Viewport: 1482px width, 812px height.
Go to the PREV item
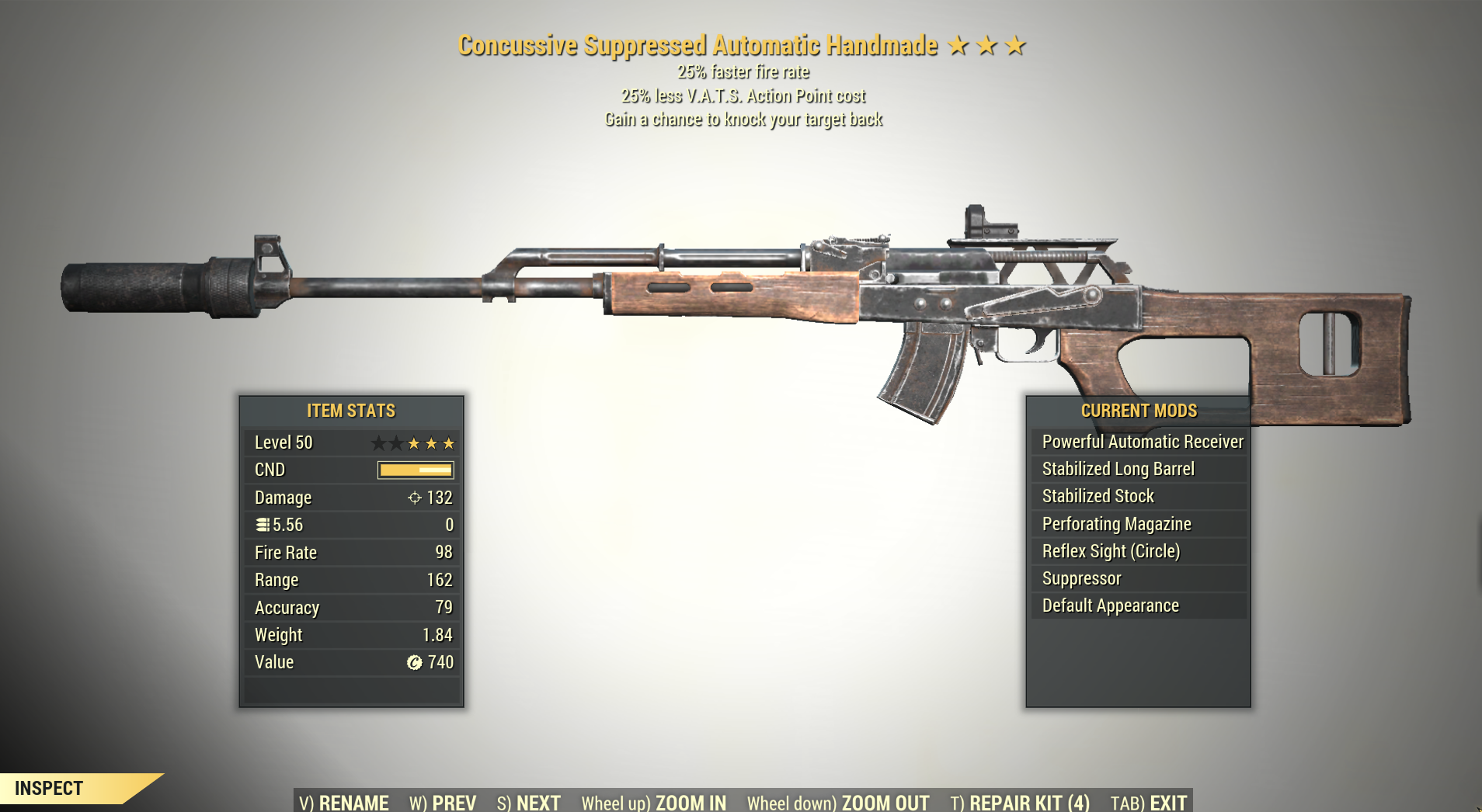tap(443, 802)
